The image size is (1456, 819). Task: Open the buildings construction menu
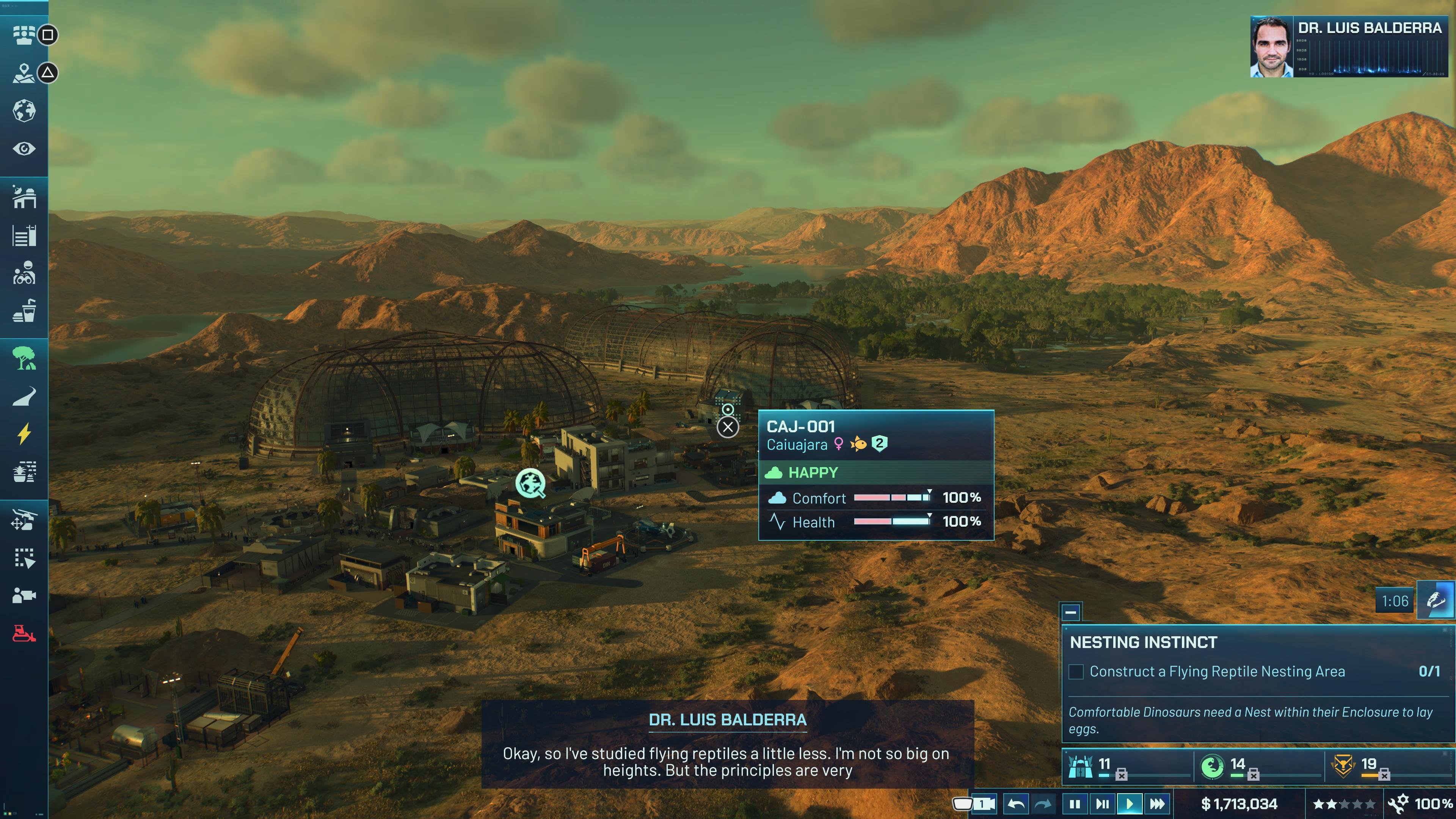click(x=24, y=197)
